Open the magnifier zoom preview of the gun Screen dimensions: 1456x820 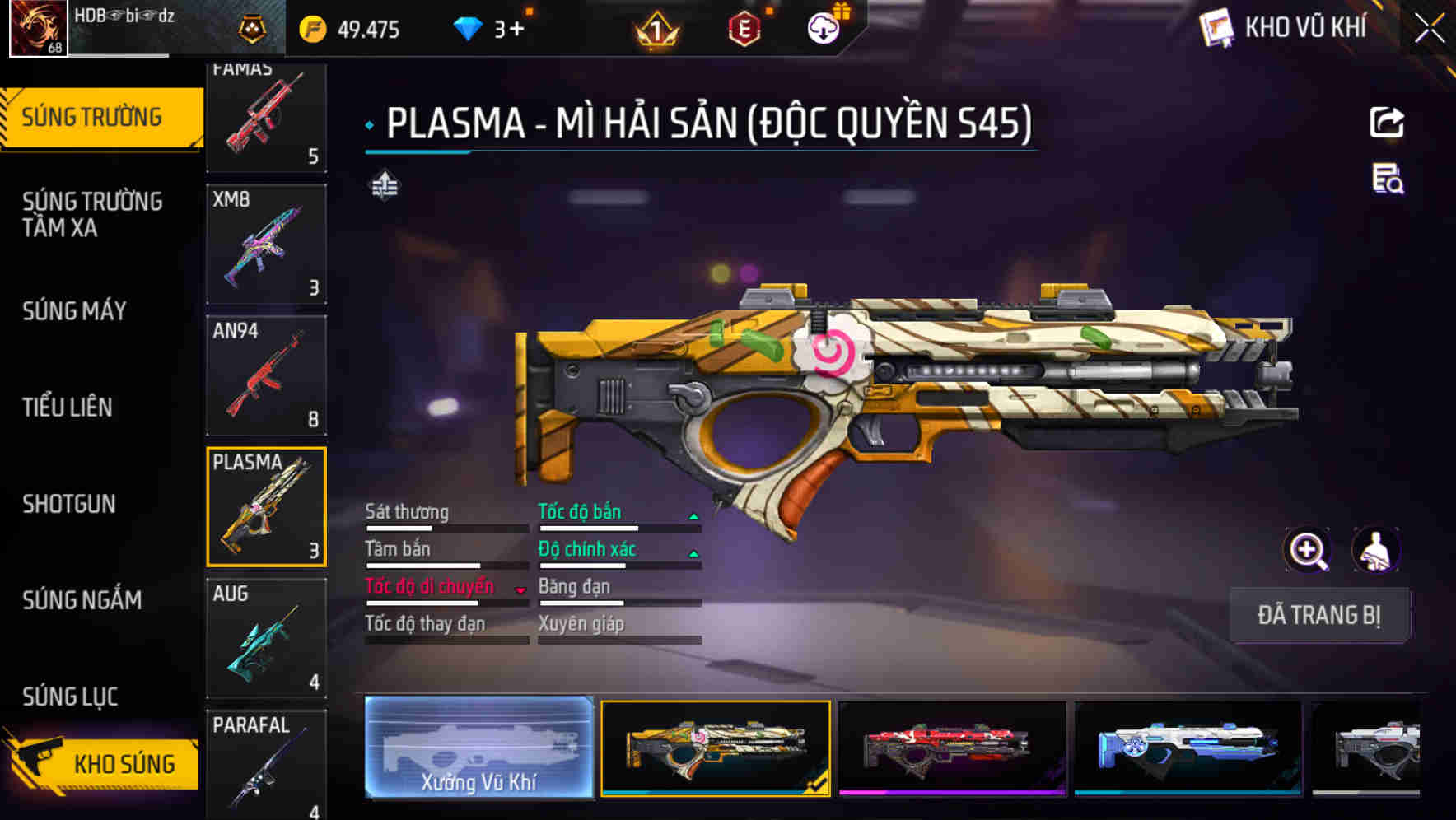1307,549
